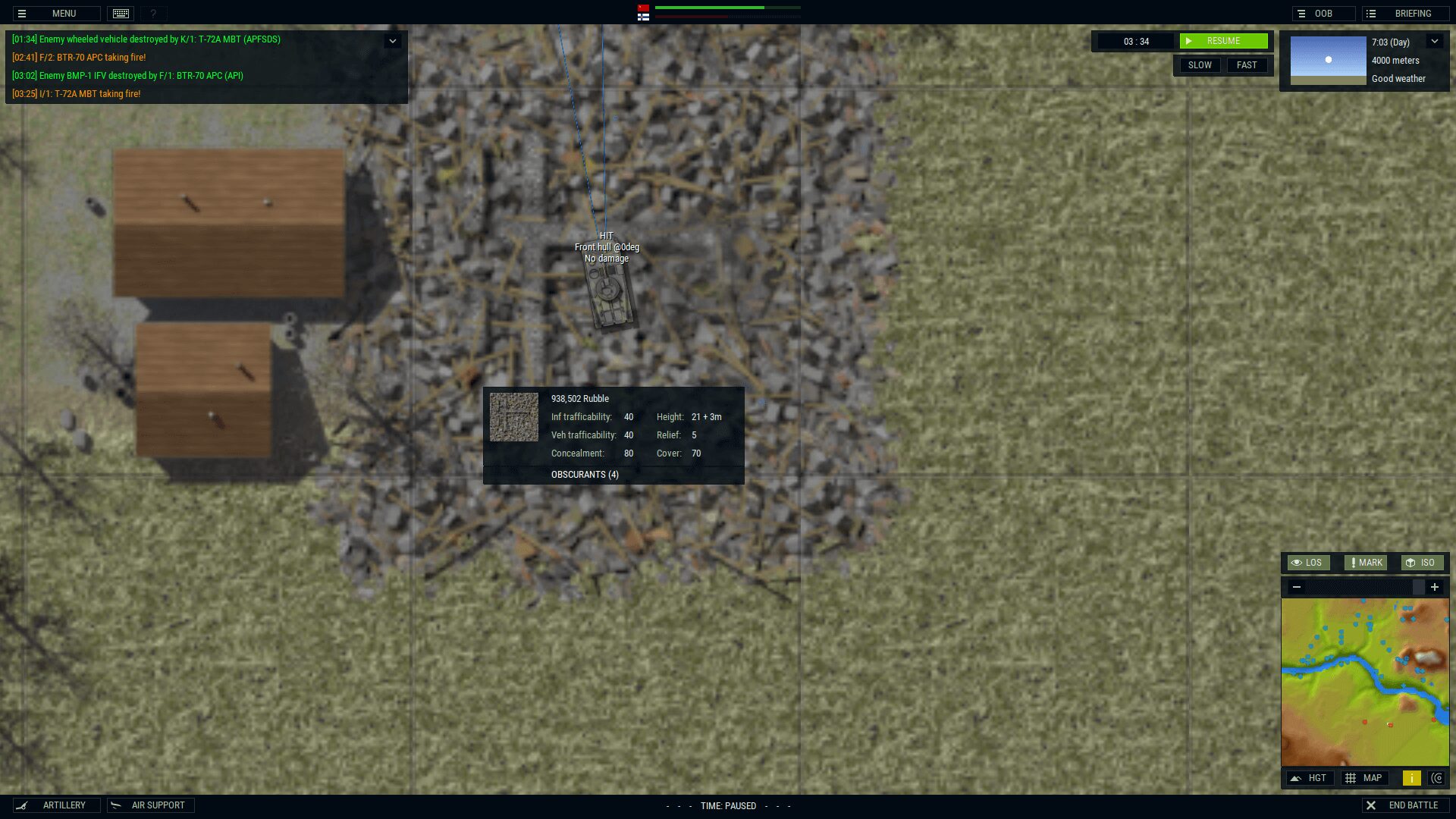Toggle the LOS view
1456x819 pixels.
1308,563
